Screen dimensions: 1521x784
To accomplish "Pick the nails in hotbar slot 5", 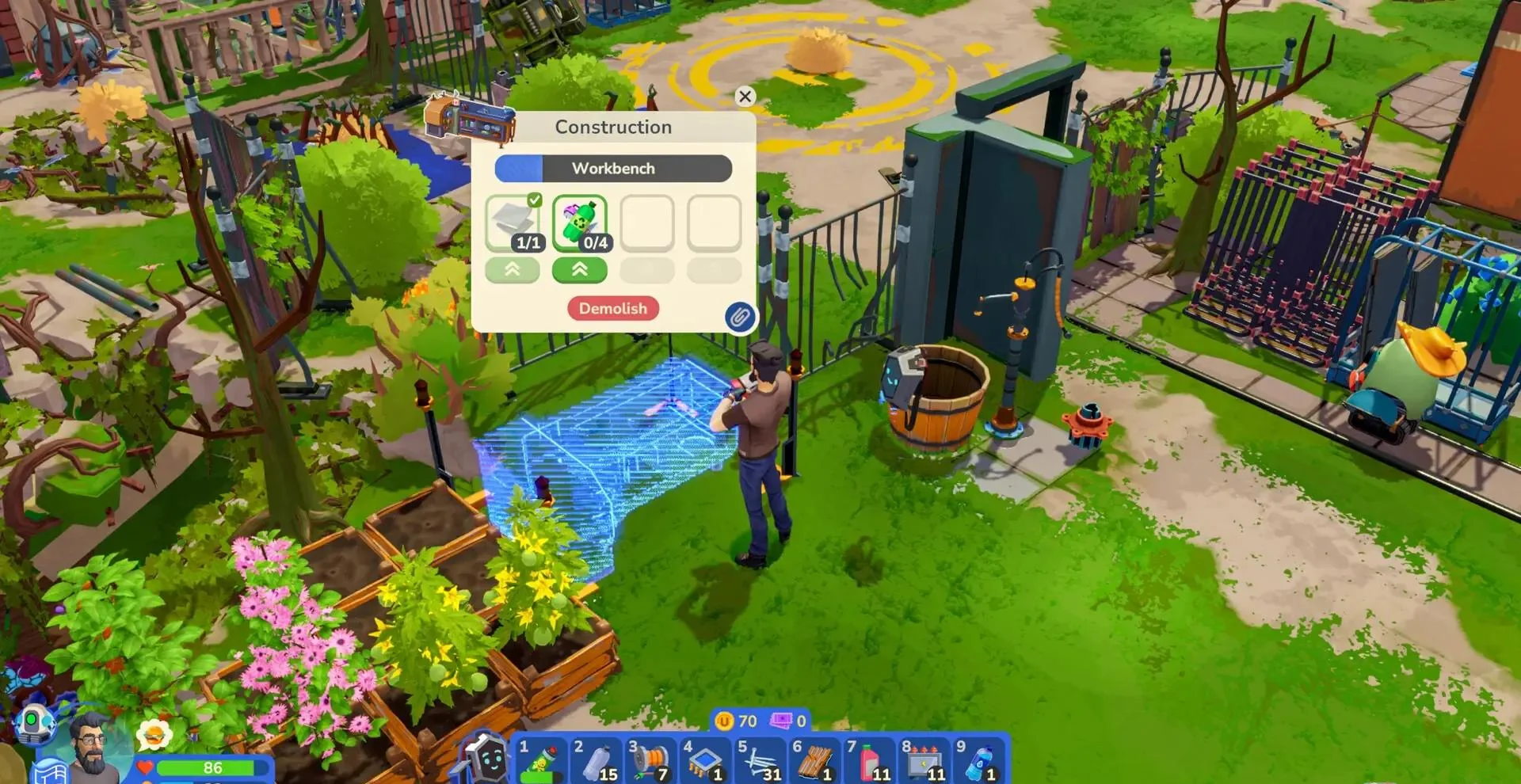I will 760,760.
